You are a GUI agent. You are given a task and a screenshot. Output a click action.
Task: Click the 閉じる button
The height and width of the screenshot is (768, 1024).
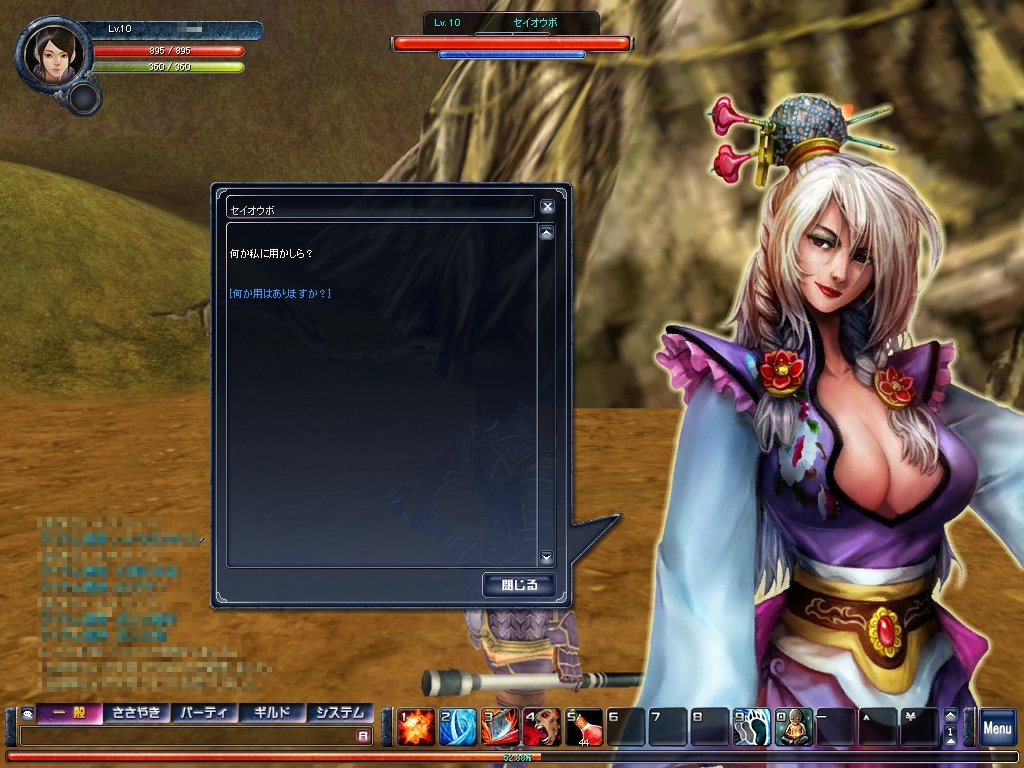click(518, 584)
